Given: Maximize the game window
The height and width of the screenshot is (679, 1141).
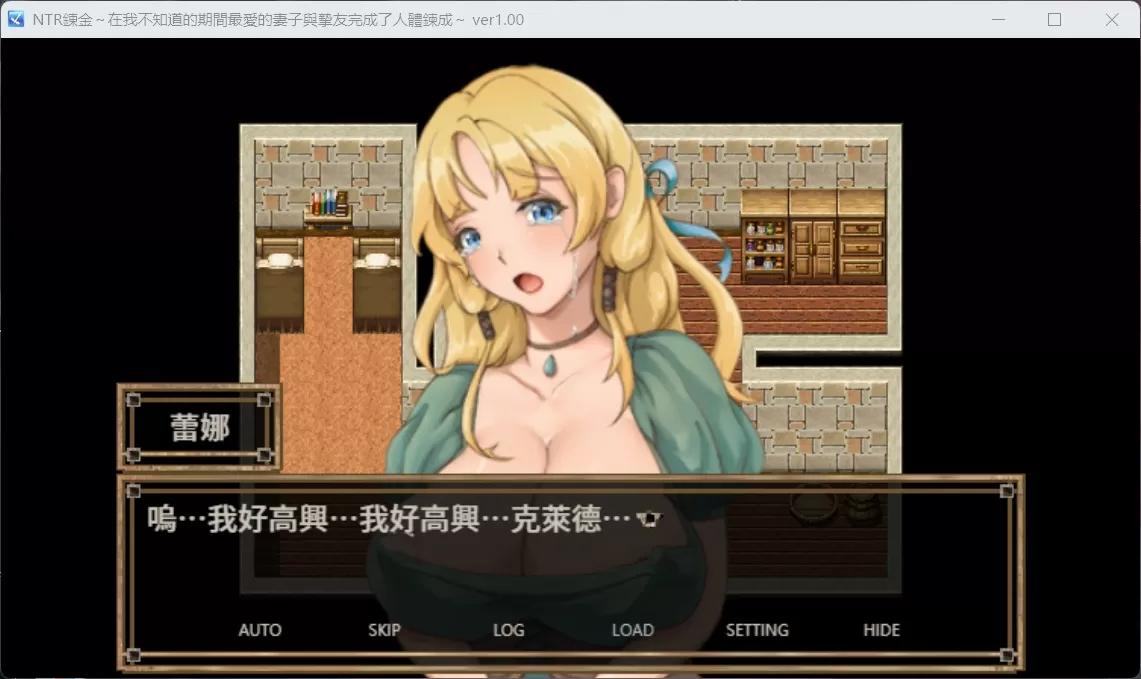Looking at the screenshot, I should coord(1054,20).
